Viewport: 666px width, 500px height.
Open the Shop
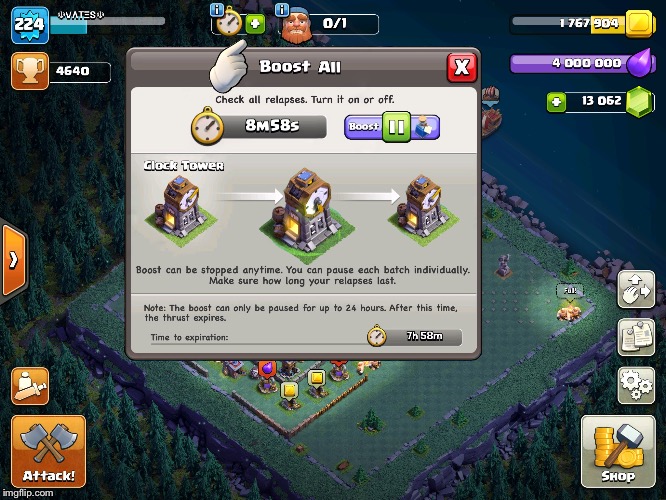tap(617, 451)
